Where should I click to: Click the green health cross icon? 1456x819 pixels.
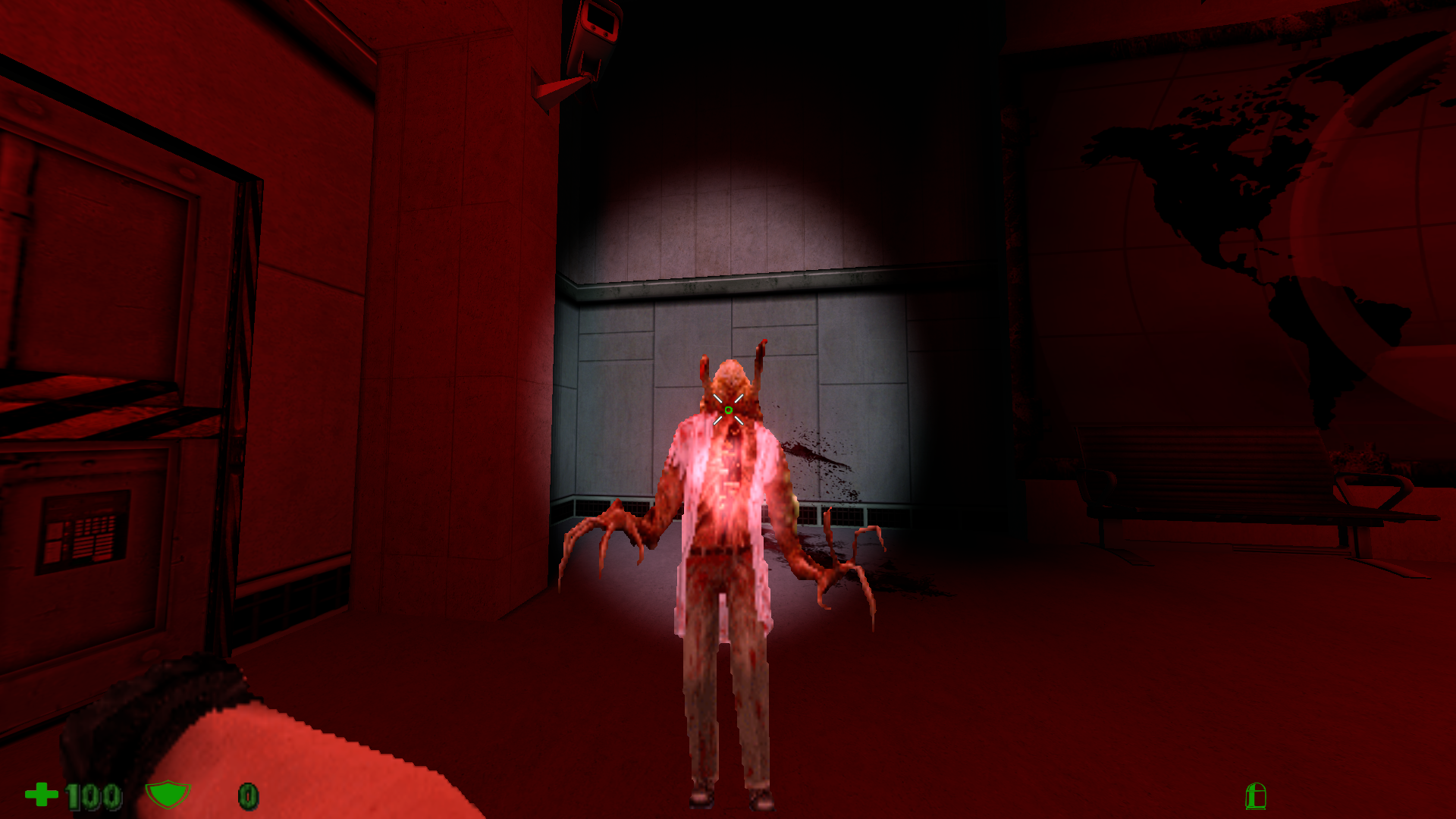[42, 795]
